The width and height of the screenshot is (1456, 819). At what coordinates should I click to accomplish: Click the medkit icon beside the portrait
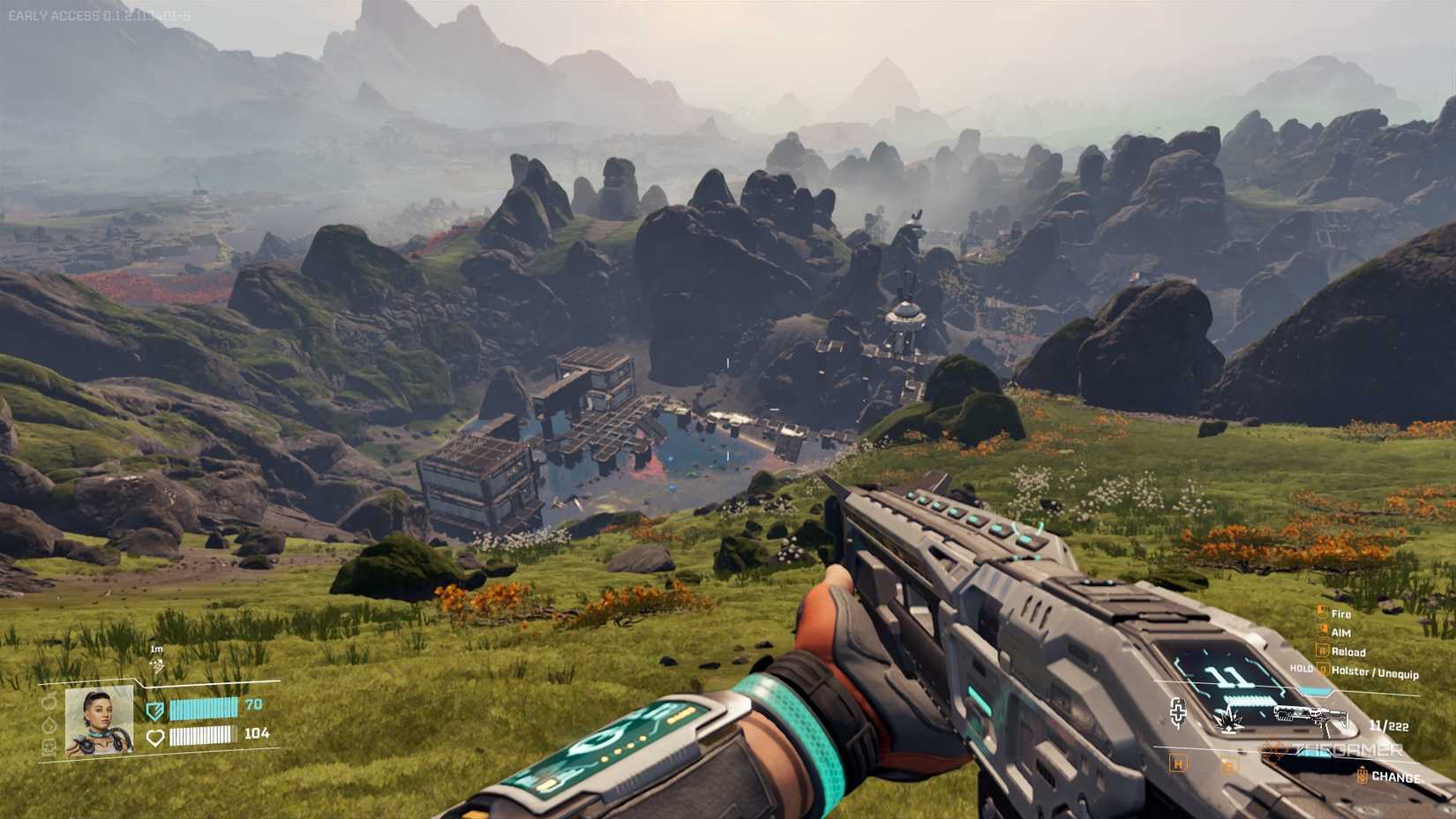point(49,745)
